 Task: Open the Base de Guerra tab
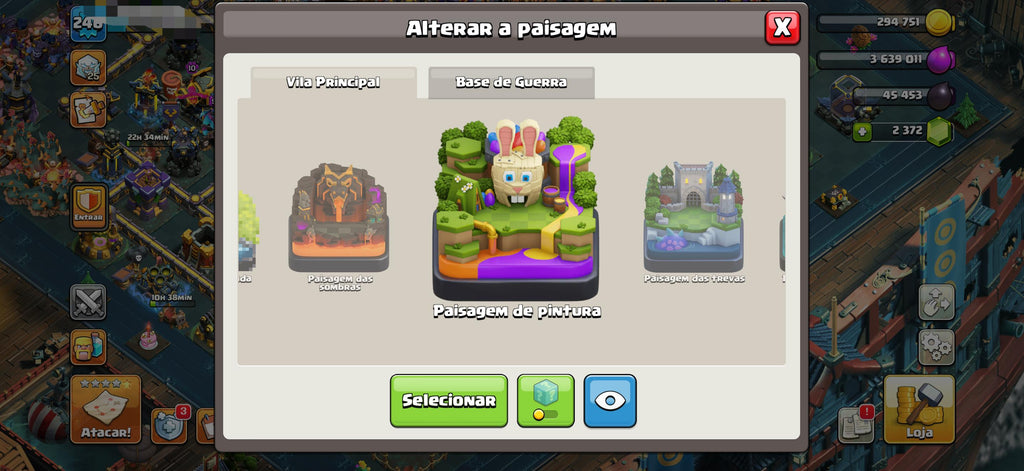[511, 82]
